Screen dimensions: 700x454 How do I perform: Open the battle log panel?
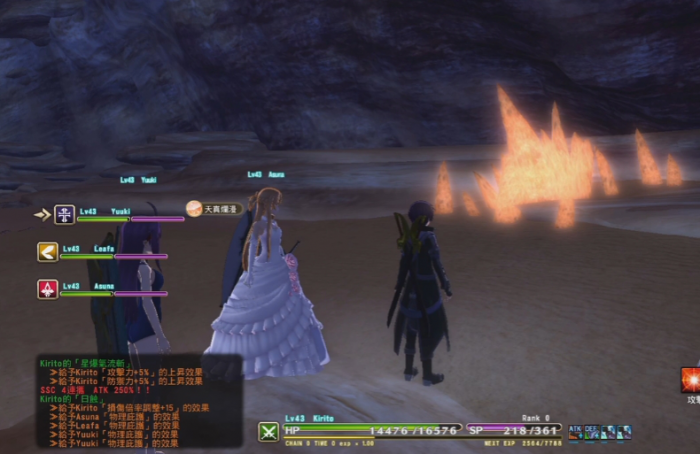point(138,400)
